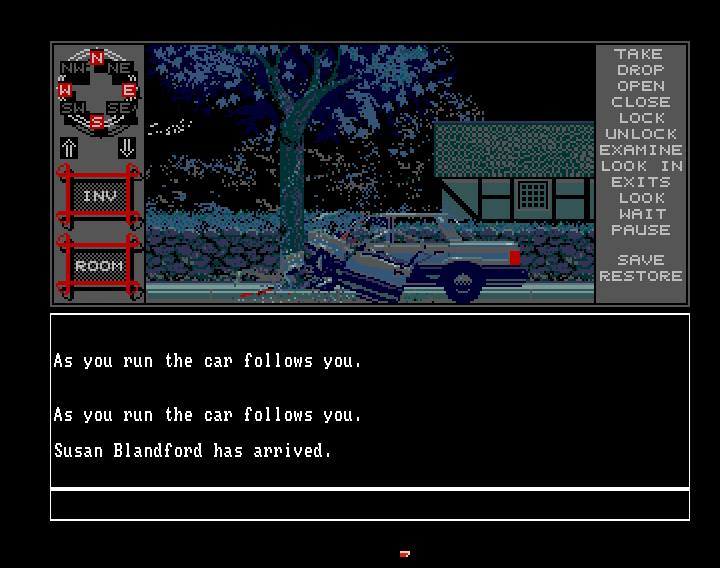Save the game with SAVE
The width and height of the screenshot is (720, 568).
coord(640,260)
